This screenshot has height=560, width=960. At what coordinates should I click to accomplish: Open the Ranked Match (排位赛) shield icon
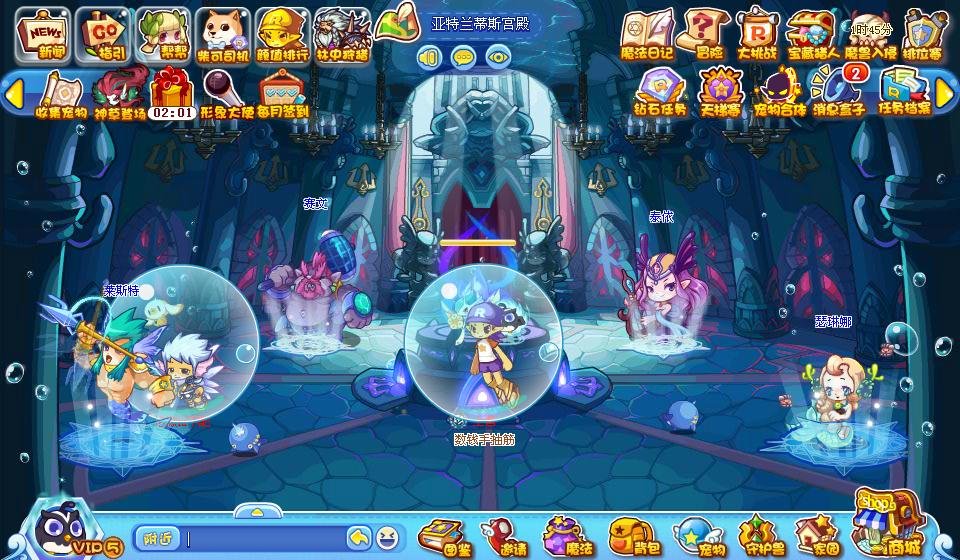coord(925,33)
